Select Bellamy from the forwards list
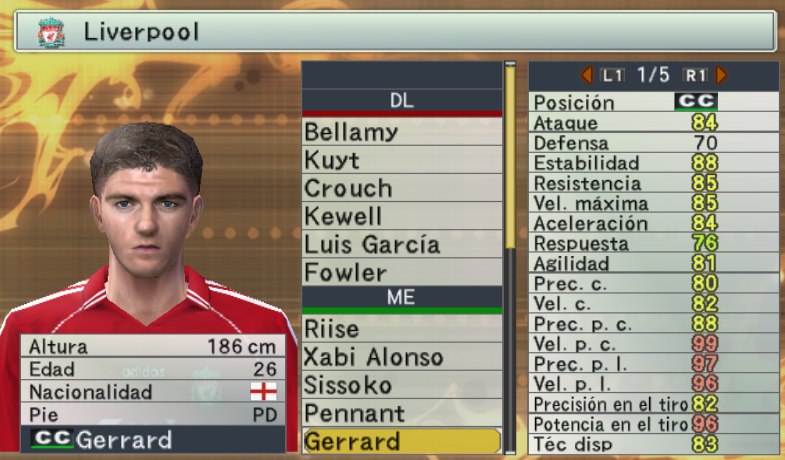 [x=401, y=132]
